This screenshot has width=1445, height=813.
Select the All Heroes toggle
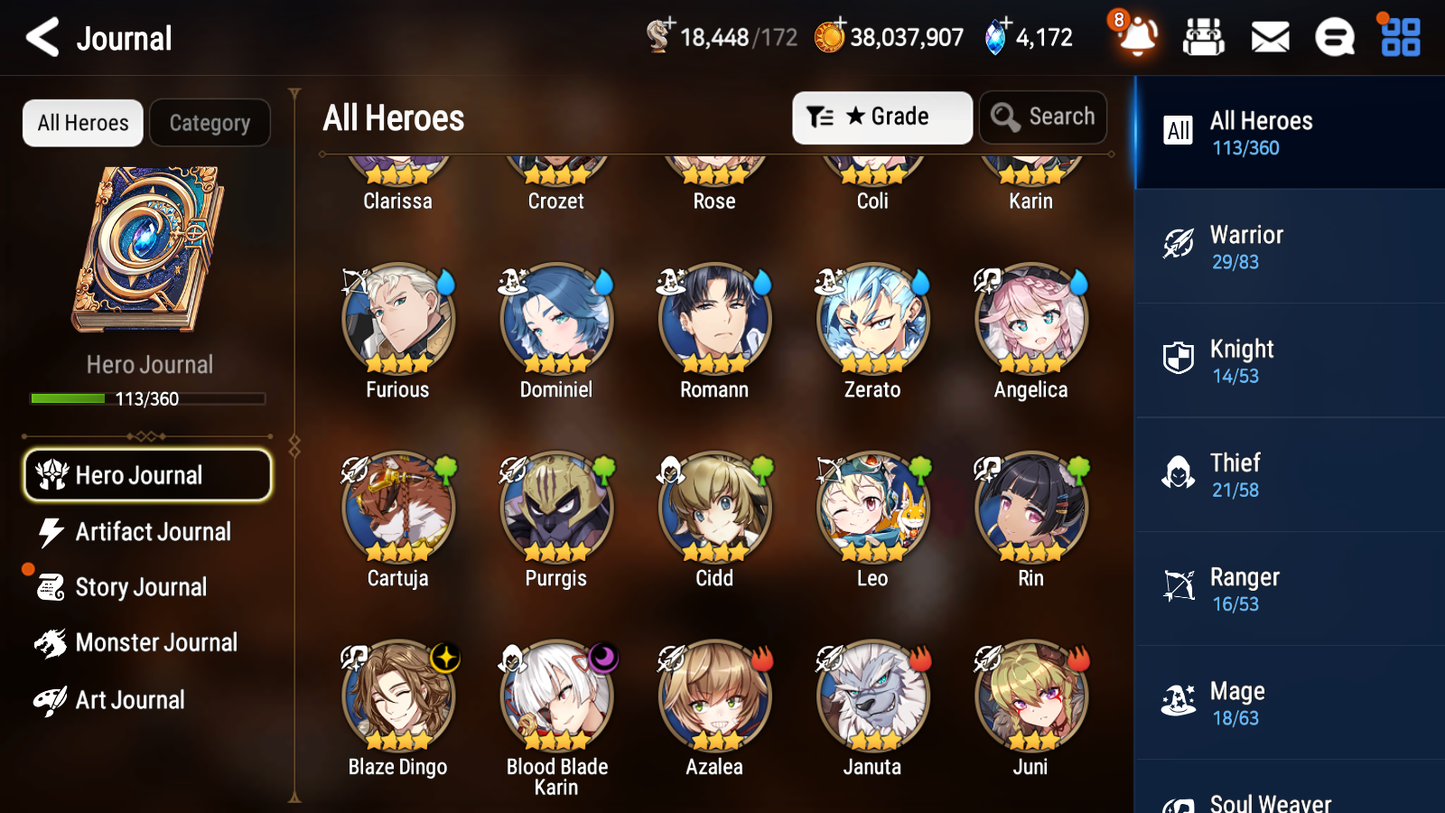pos(82,122)
